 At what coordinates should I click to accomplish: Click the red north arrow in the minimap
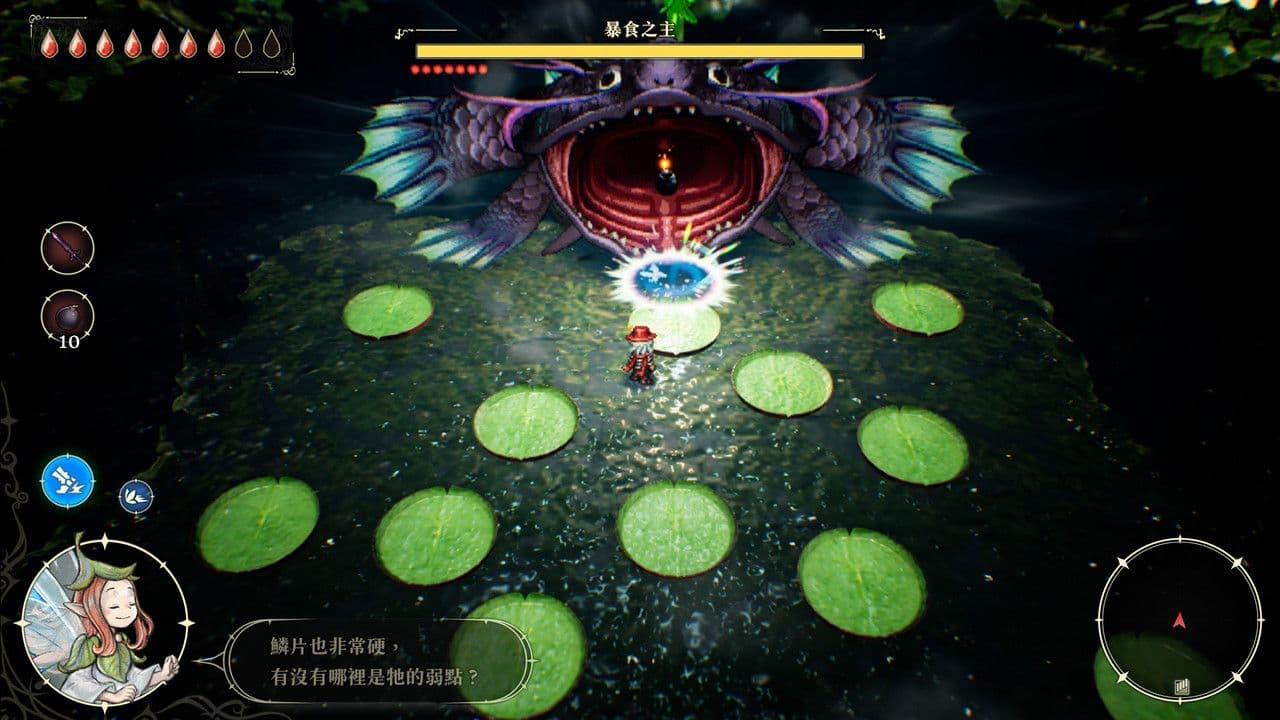click(x=1180, y=620)
